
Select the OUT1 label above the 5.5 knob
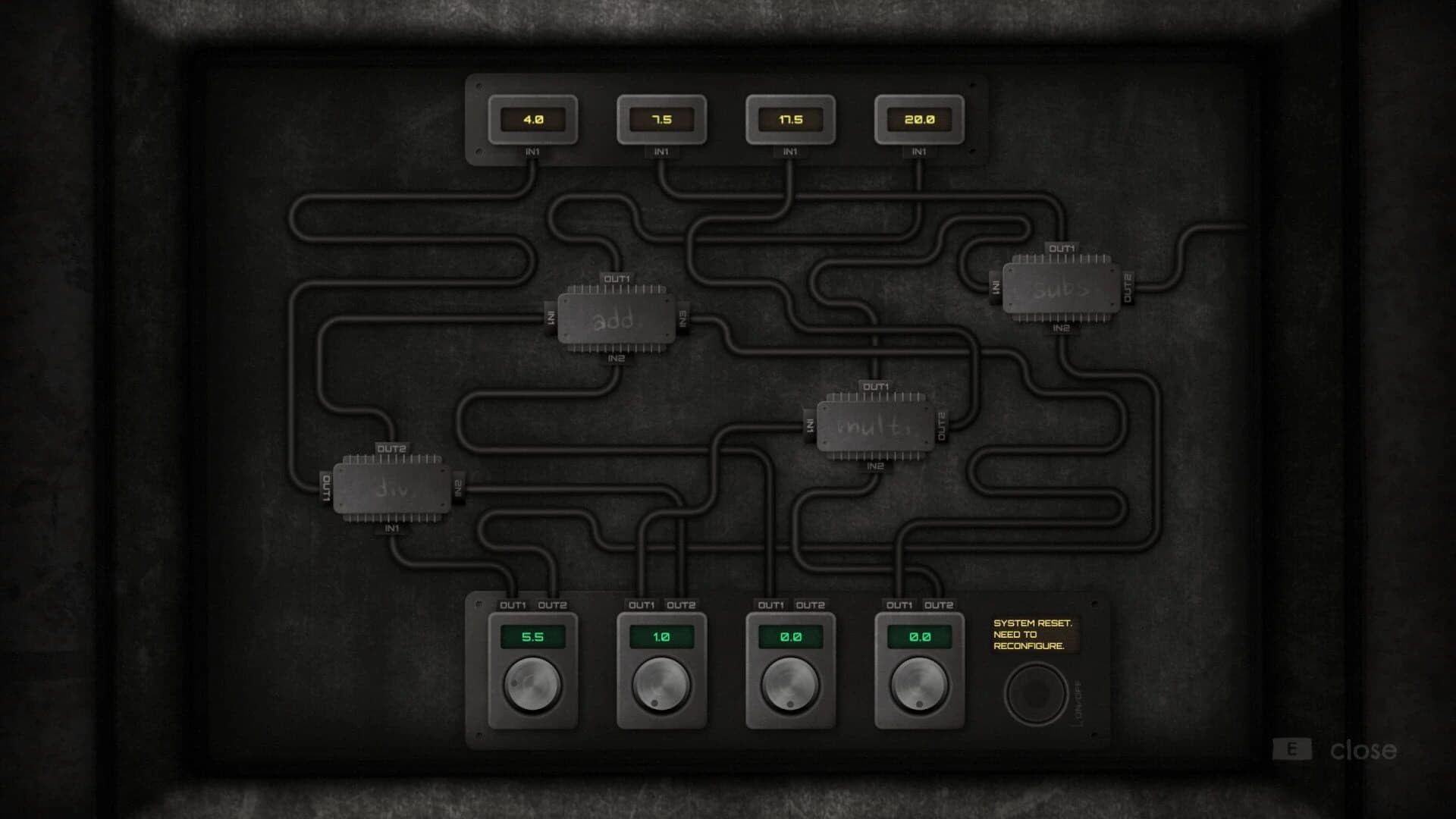(x=514, y=606)
